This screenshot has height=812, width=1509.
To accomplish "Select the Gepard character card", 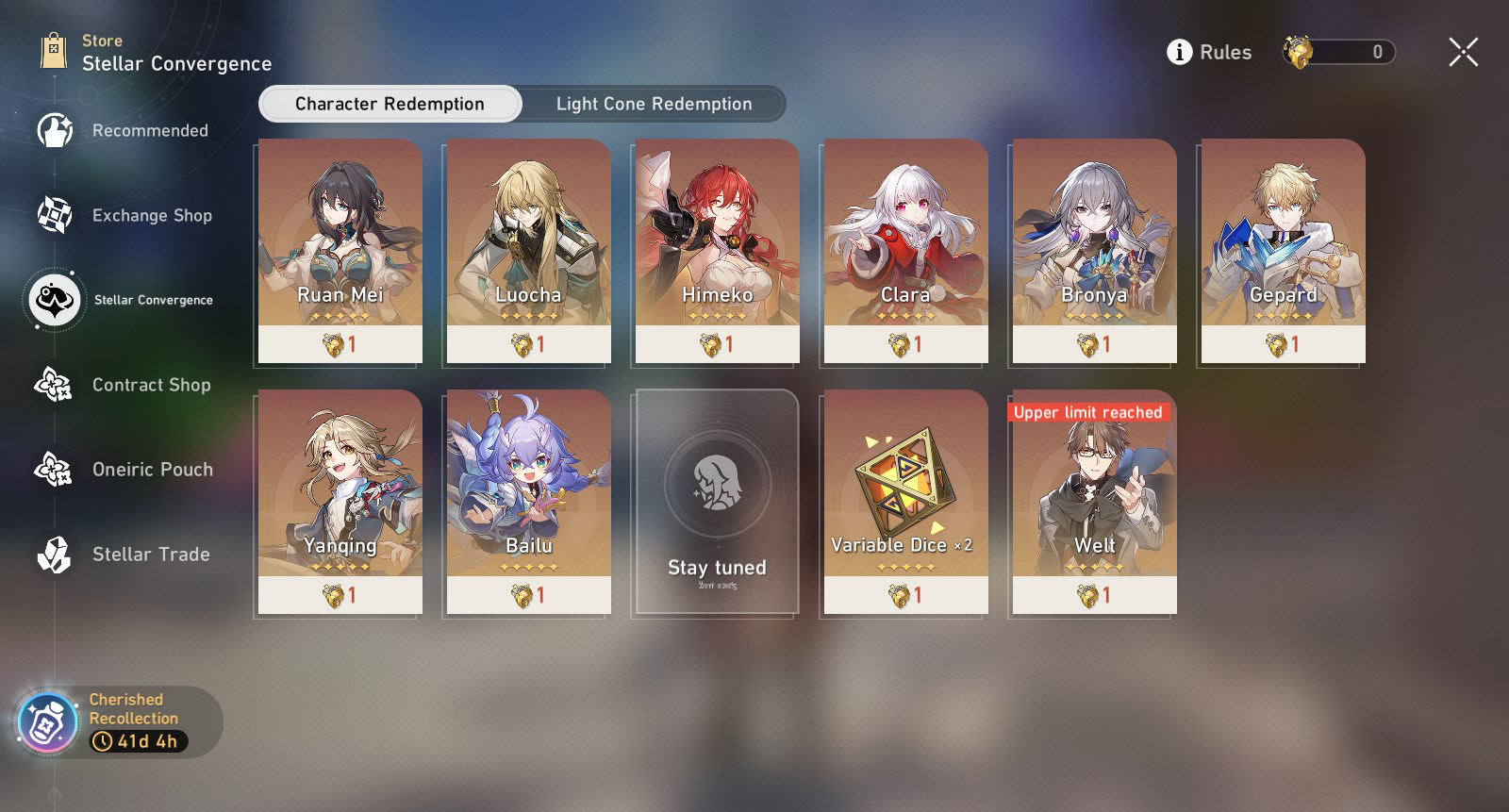I will pos(1283,251).
